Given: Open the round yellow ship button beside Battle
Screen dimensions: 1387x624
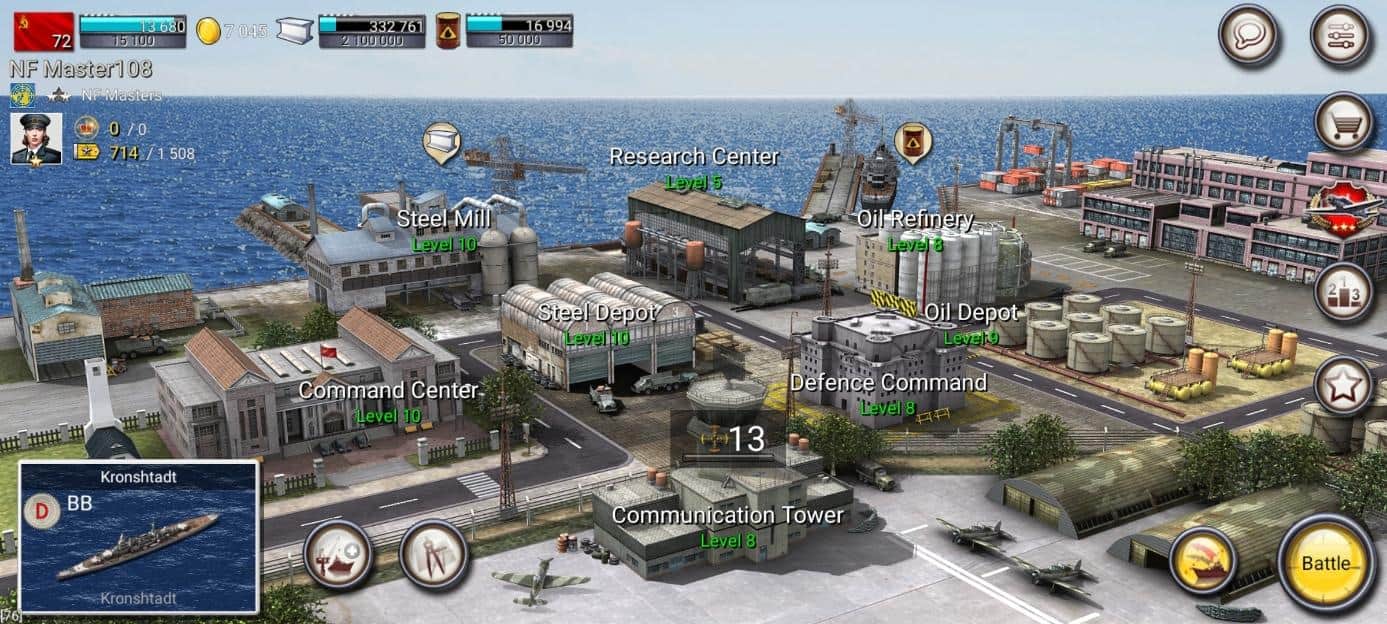Looking at the screenshot, I should 1203,561.
